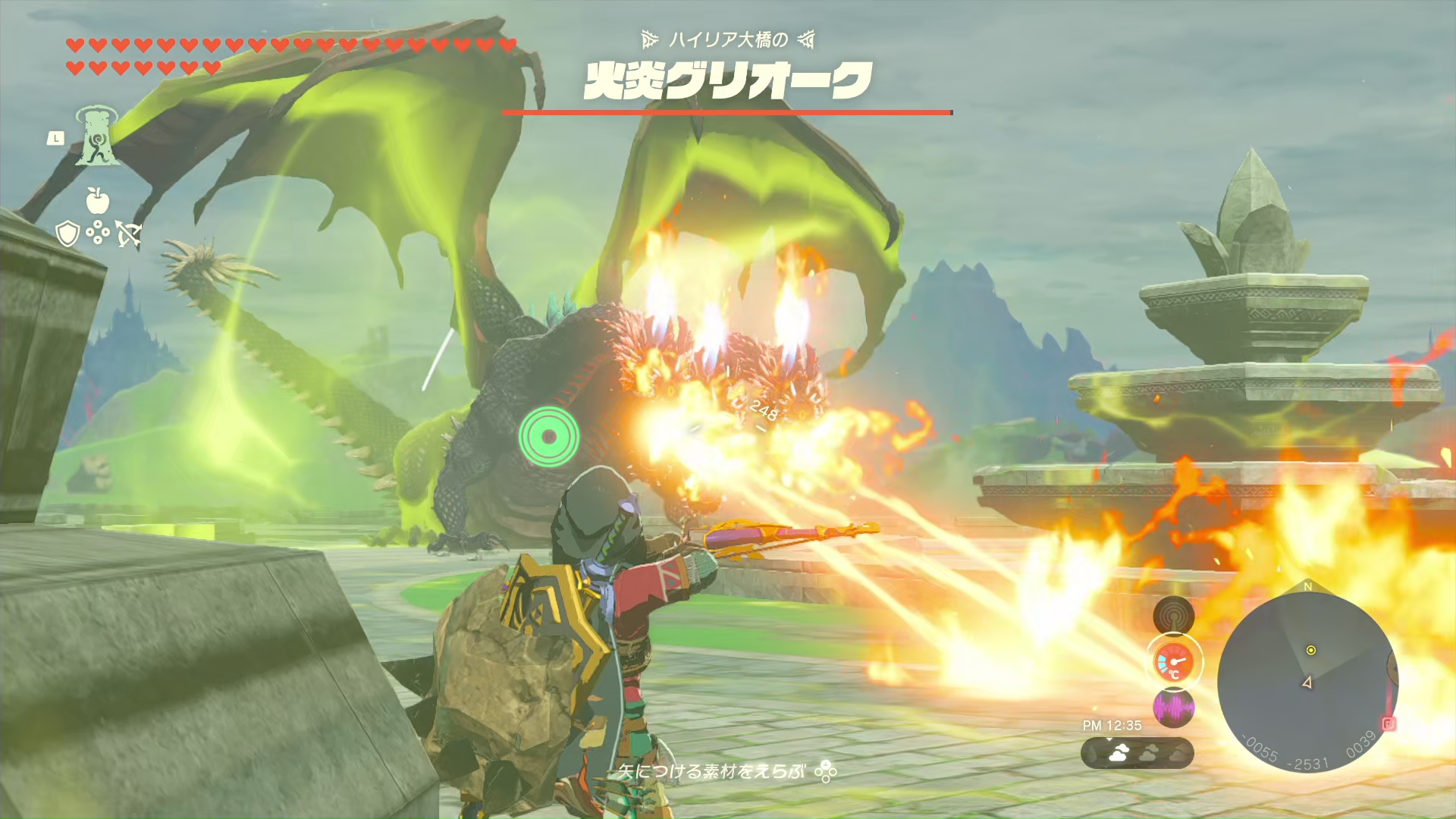Select the yellow objective marker on minimap

(x=1310, y=650)
